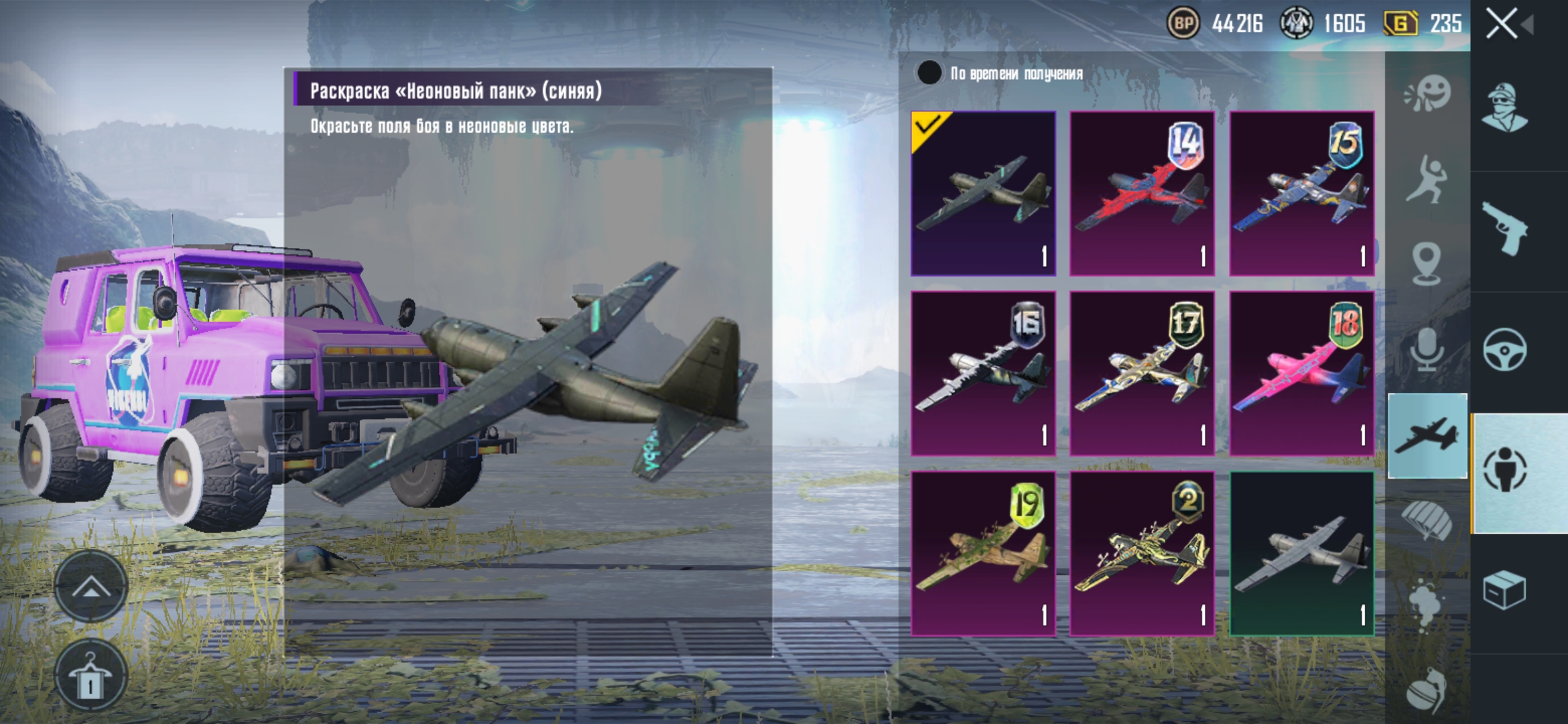
Task: Select the white plane skin with badge 16
Action: [x=983, y=373]
